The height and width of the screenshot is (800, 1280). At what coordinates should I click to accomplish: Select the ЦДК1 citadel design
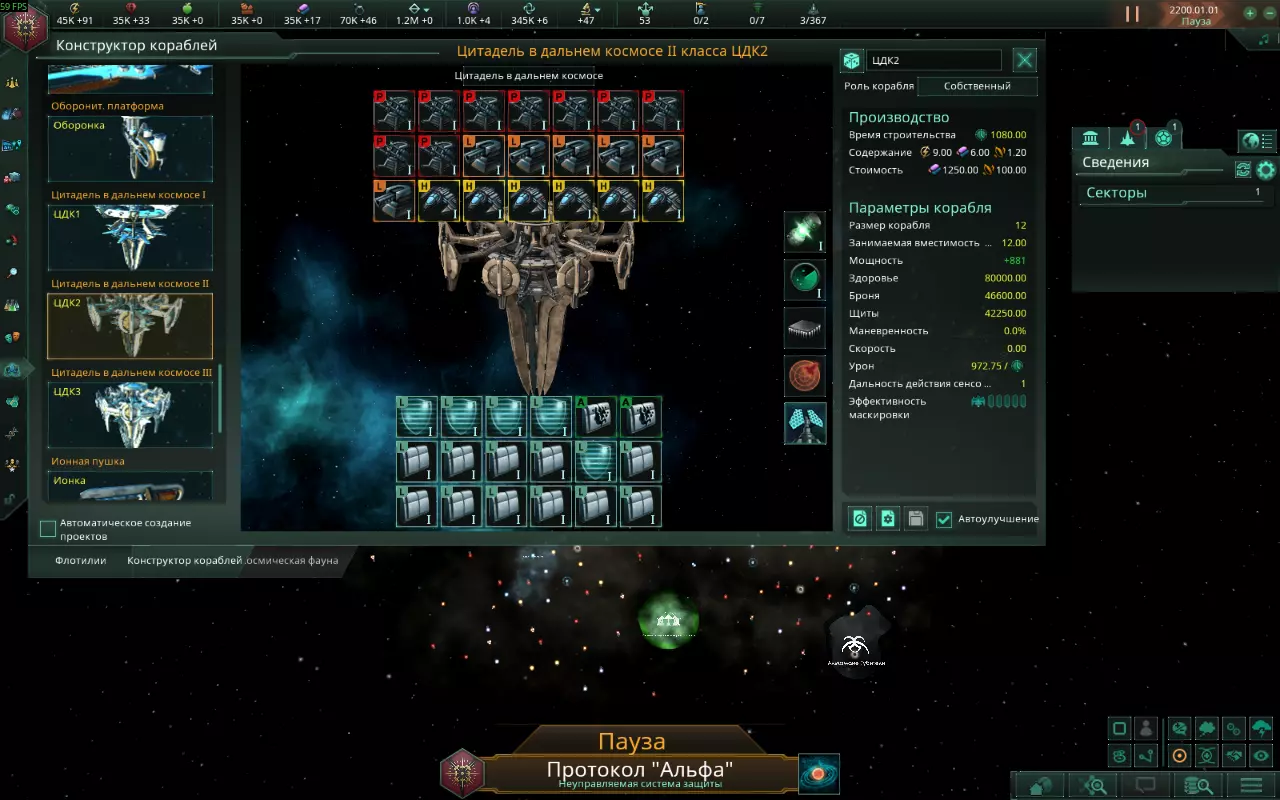point(130,237)
